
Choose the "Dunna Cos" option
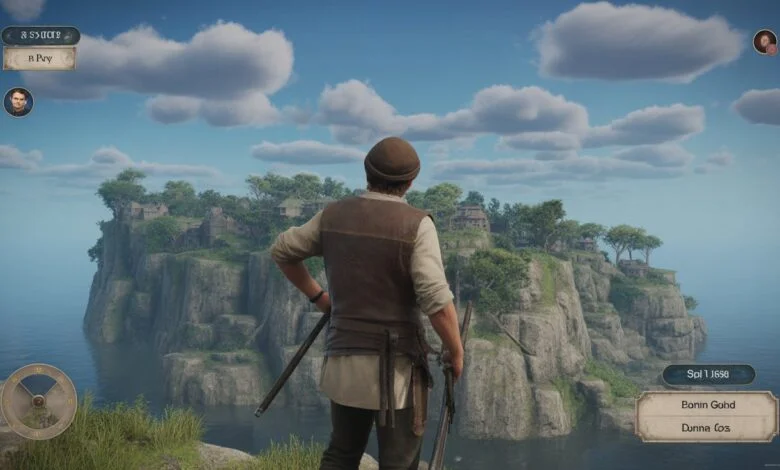click(x=707, y=426)
